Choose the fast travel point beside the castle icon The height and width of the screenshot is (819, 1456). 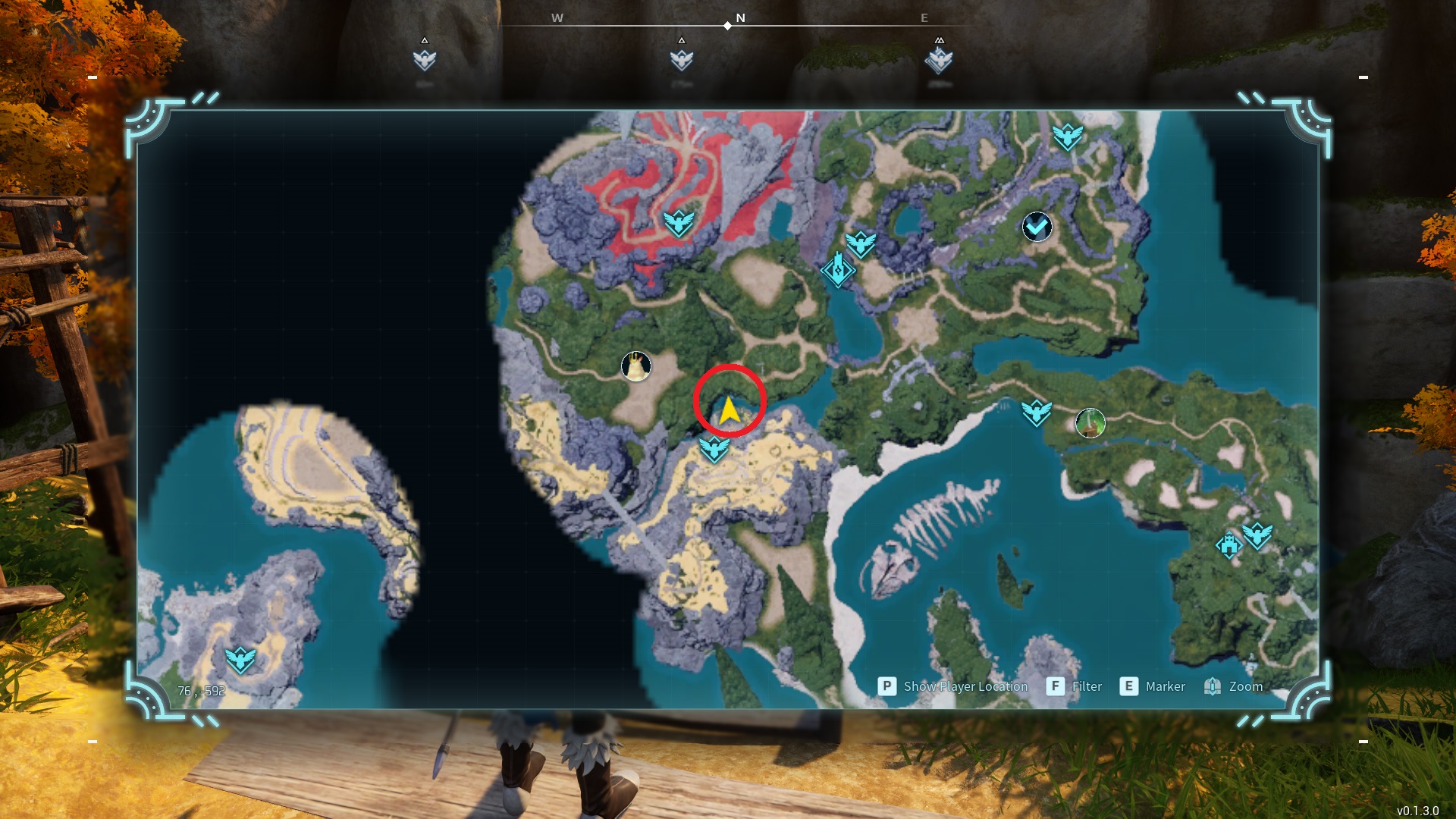[1257, 536]
